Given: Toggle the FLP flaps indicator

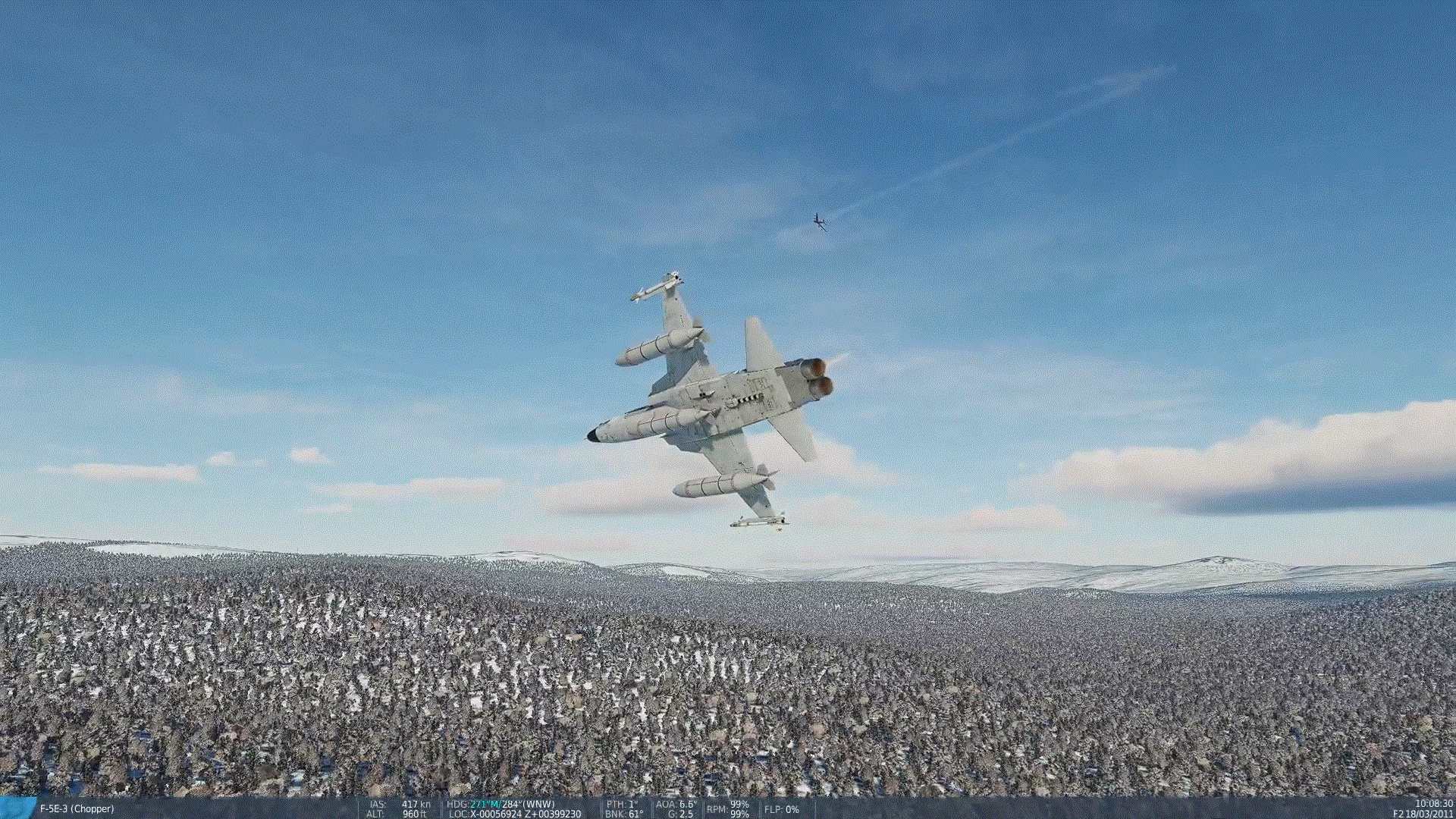Looking at the screenshot, I should pyautogui.click(x=781, y=810).
